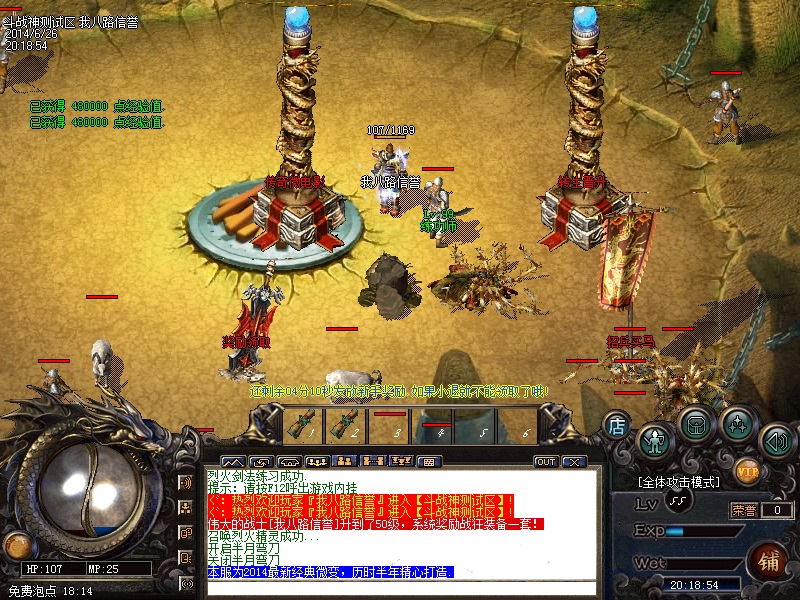Type in the chat input field
Screen dimensions: 800x600
(400, 588)
